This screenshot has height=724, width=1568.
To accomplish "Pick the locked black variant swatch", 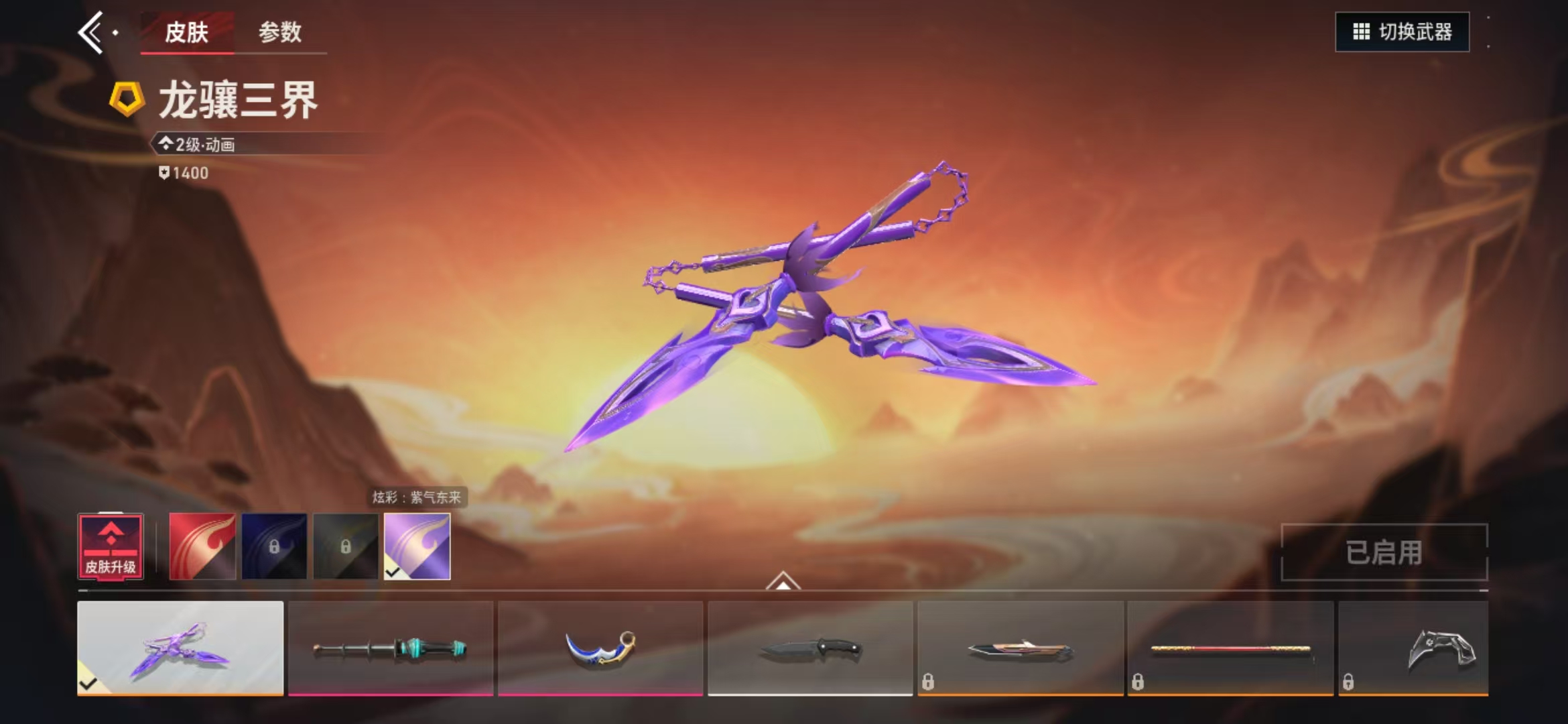I will click(x=346, y=546).
